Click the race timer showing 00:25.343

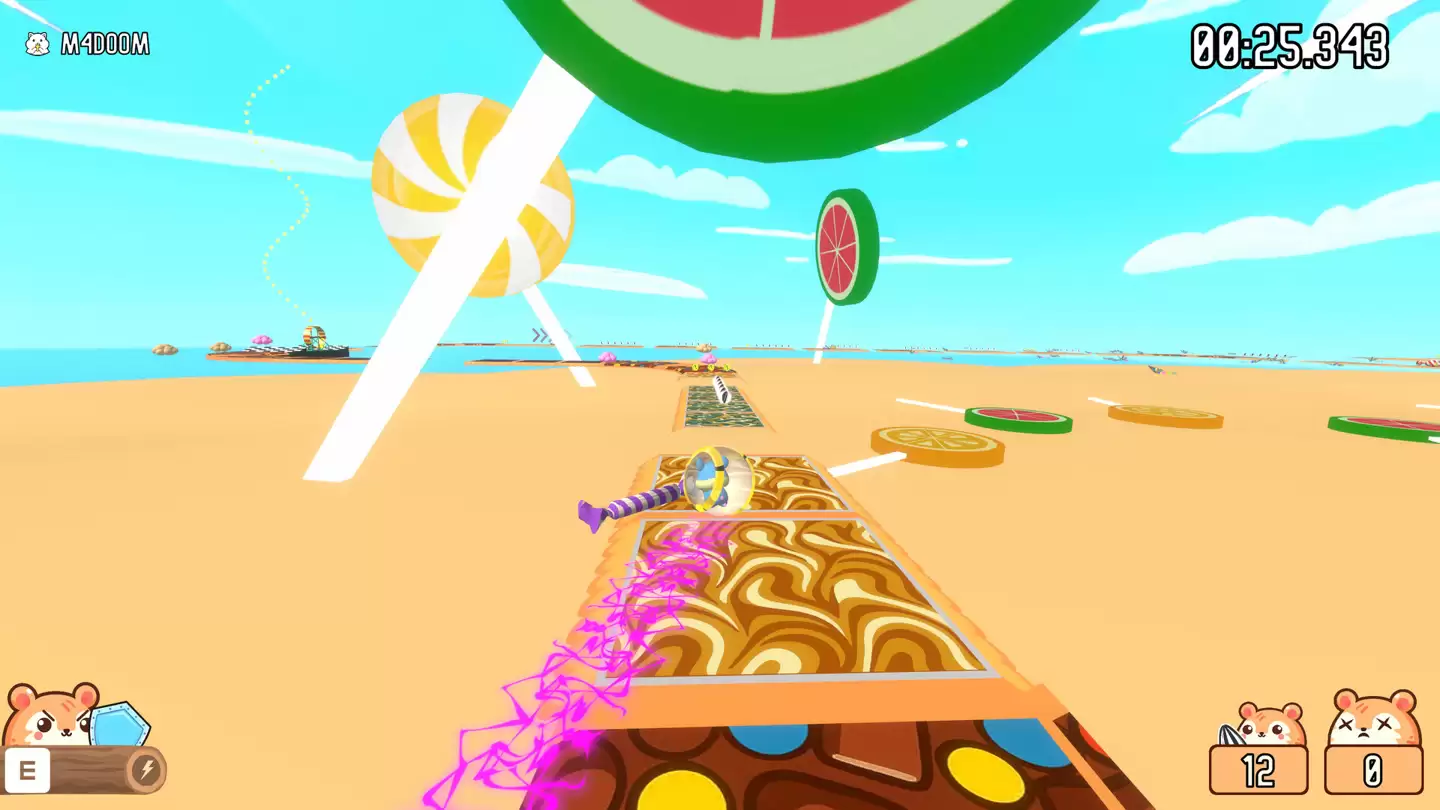(x=1288, y=44)
